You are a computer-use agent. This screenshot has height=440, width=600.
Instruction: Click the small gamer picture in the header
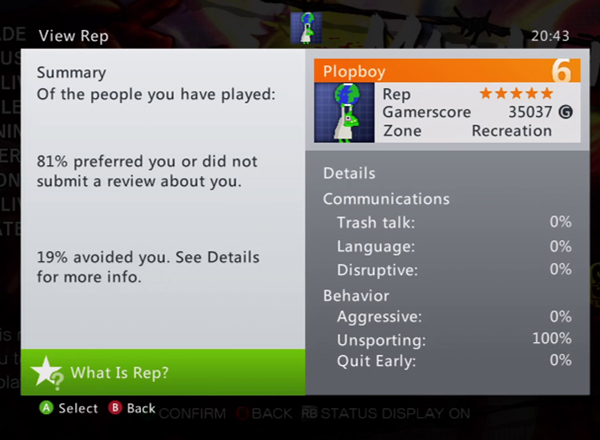(x=305, y=30)
